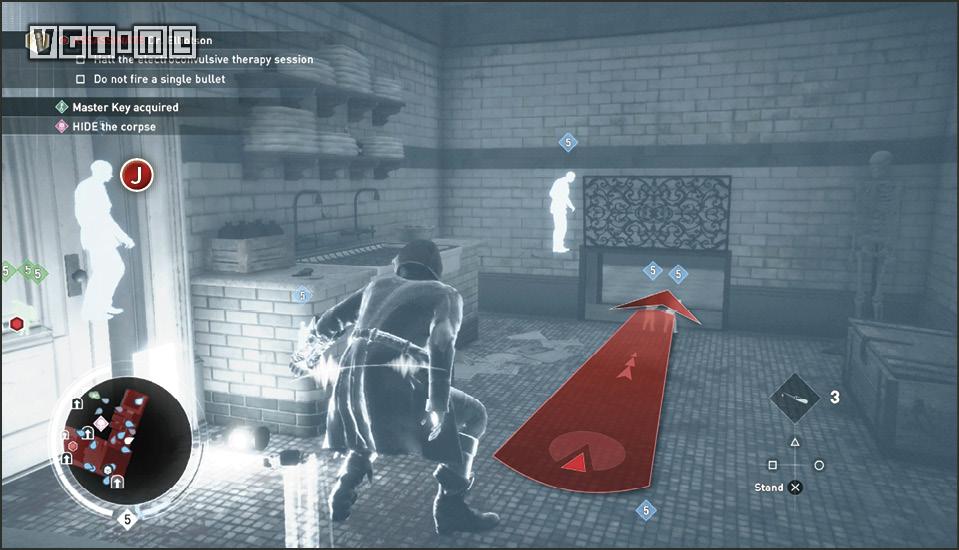The width and height of the screenshot is (959, 550).
Task: Click the red hexagon alert icon
Action: click(x=17, y=323)
